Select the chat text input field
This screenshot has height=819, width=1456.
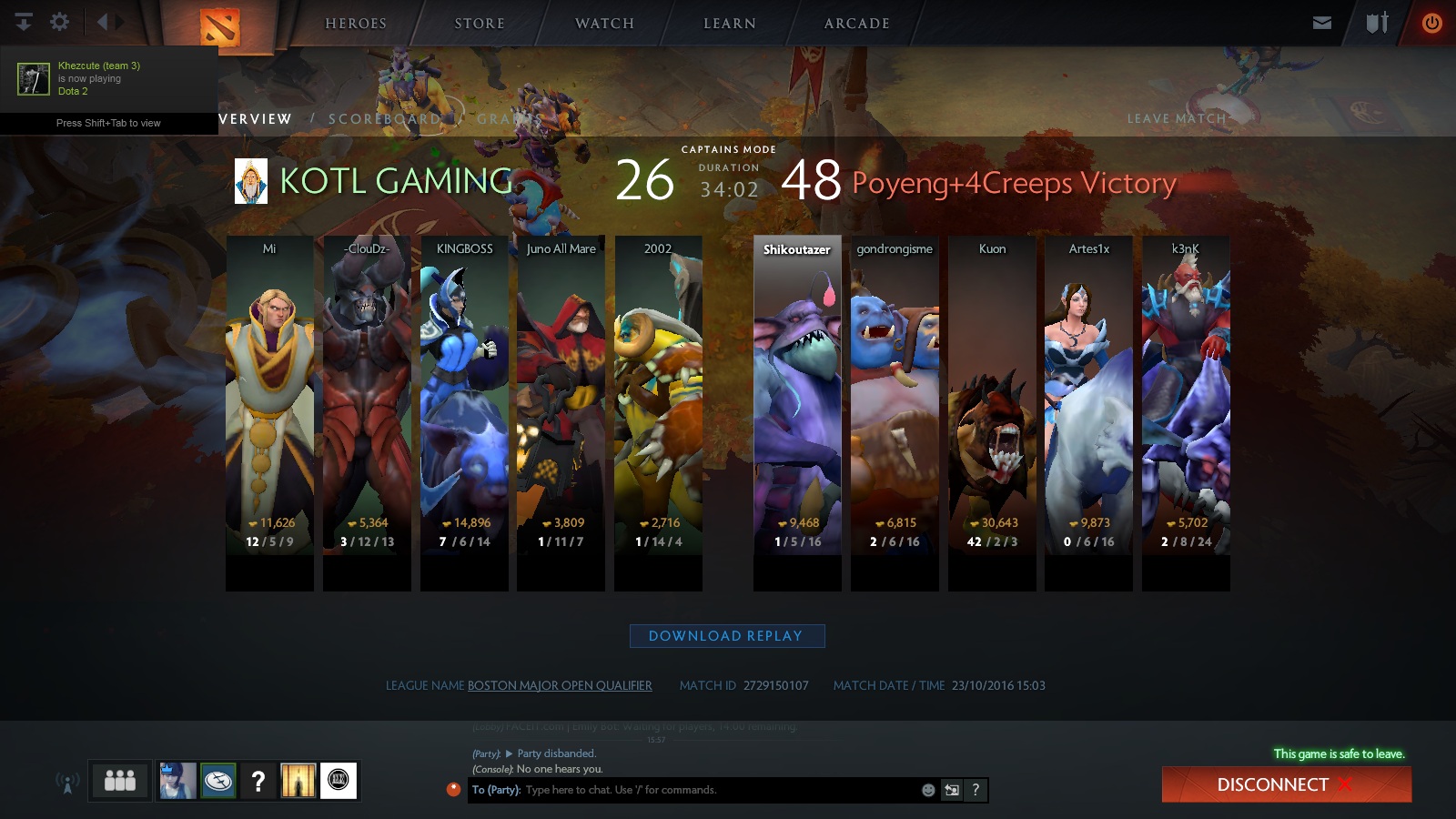coord(719,790)
